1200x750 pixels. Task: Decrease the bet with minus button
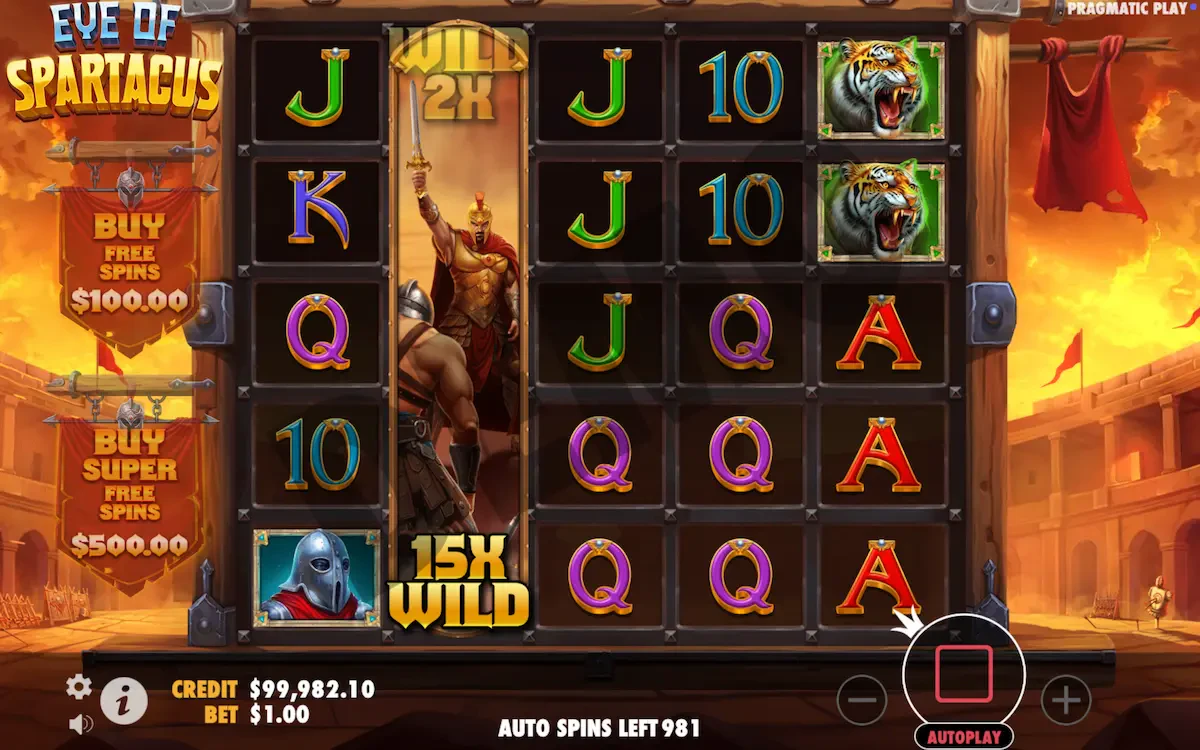(x=861, y=701)
